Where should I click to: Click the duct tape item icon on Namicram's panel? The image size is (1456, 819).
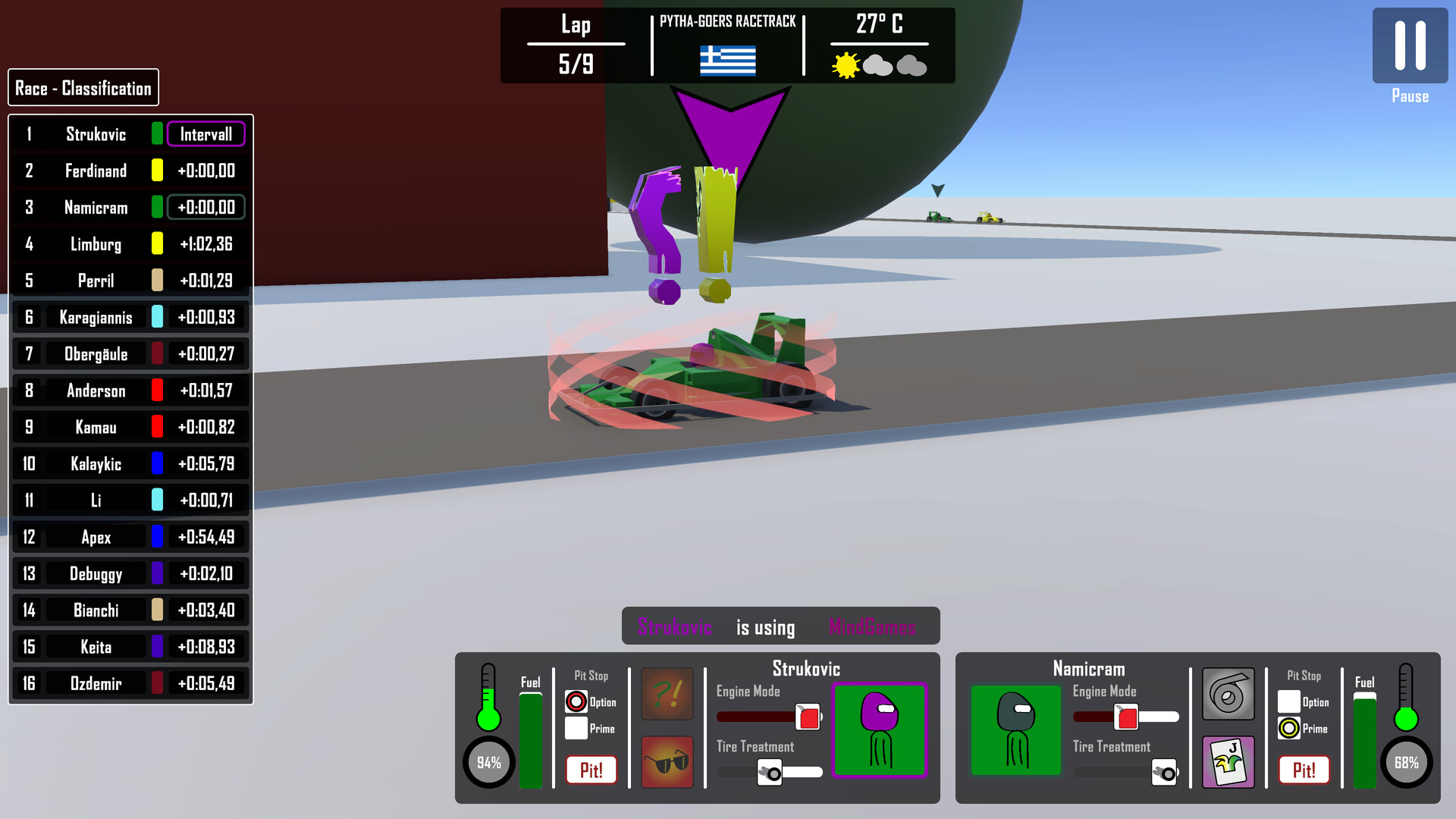tap(1228, 694)
